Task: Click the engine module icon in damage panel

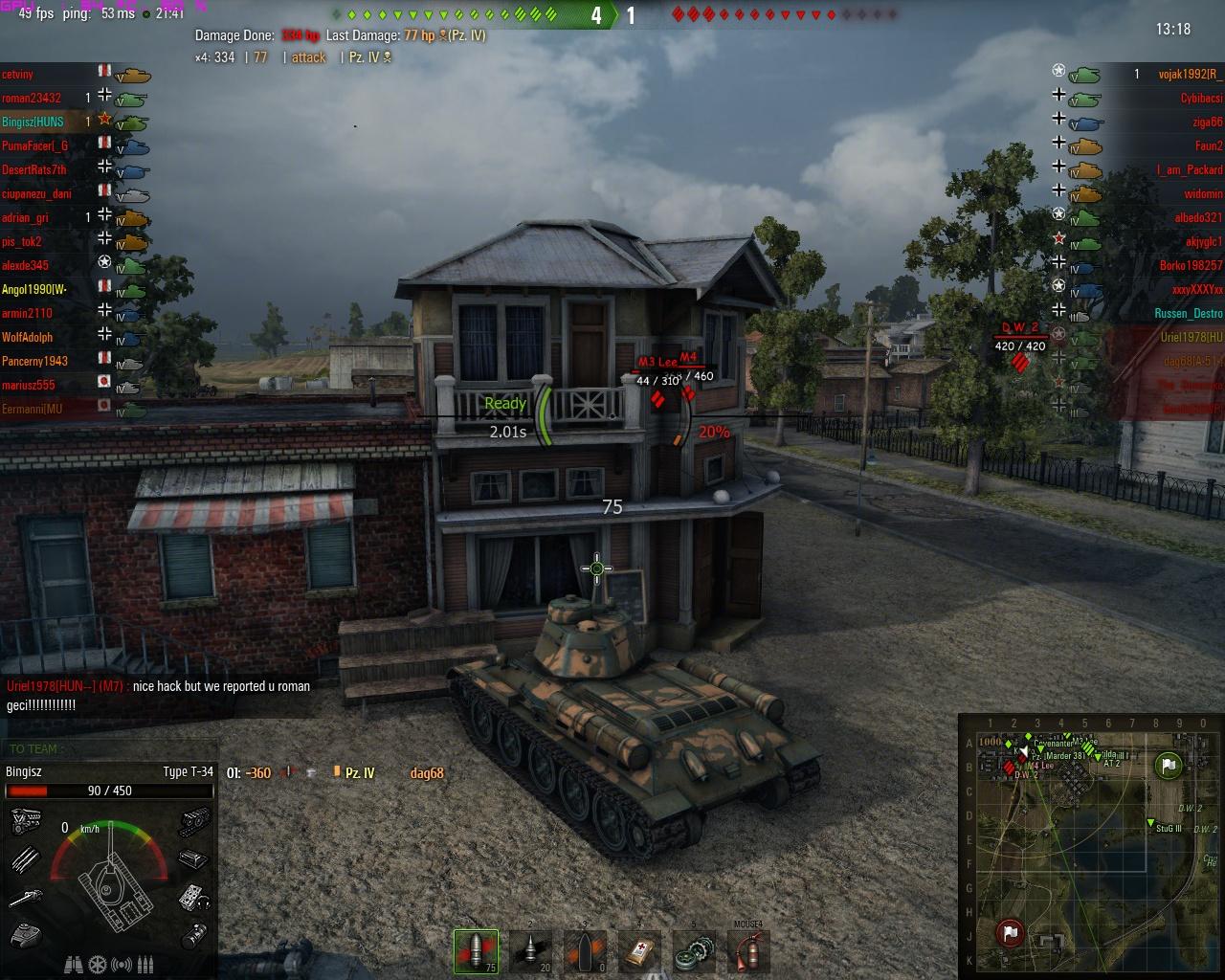Action: (25, 821)
